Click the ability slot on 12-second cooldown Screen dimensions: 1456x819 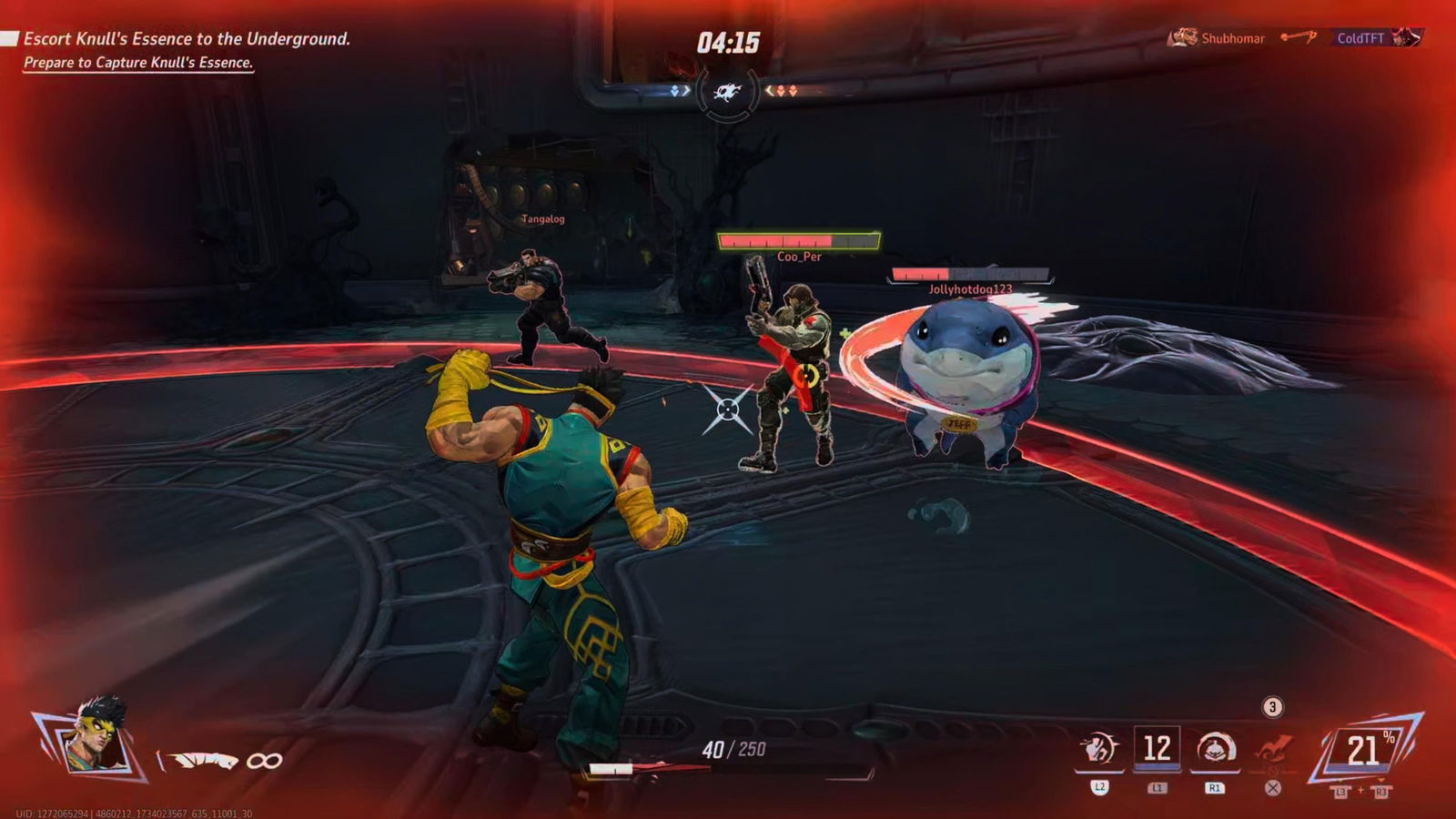[1157, 749]
